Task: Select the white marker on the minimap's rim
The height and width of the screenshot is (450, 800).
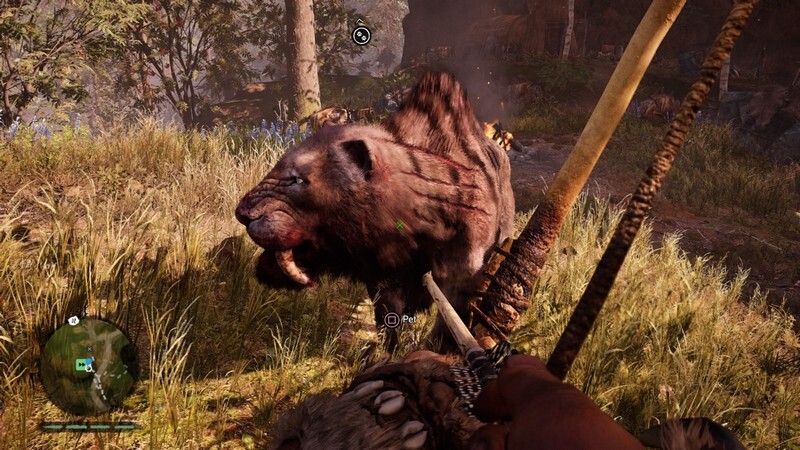Action: point(74,321)
